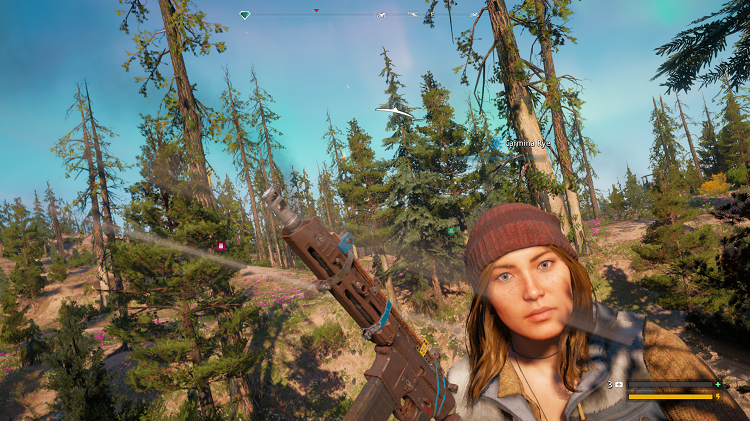The width and height of the screenshot is (750, 421).
Task: Click the medkit icon beside the health bar
Action: (x=618, y=384)
